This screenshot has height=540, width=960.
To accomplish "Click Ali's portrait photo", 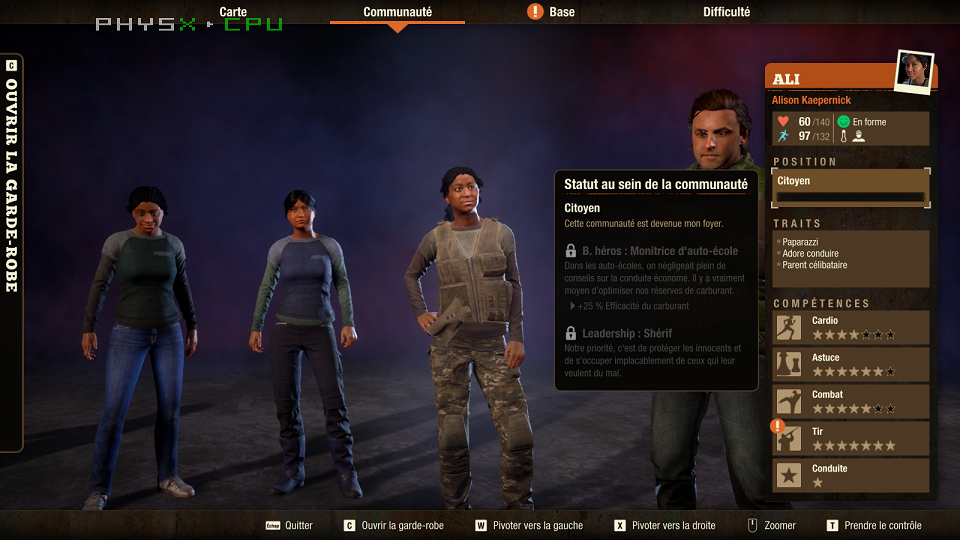I will [913, 71].
